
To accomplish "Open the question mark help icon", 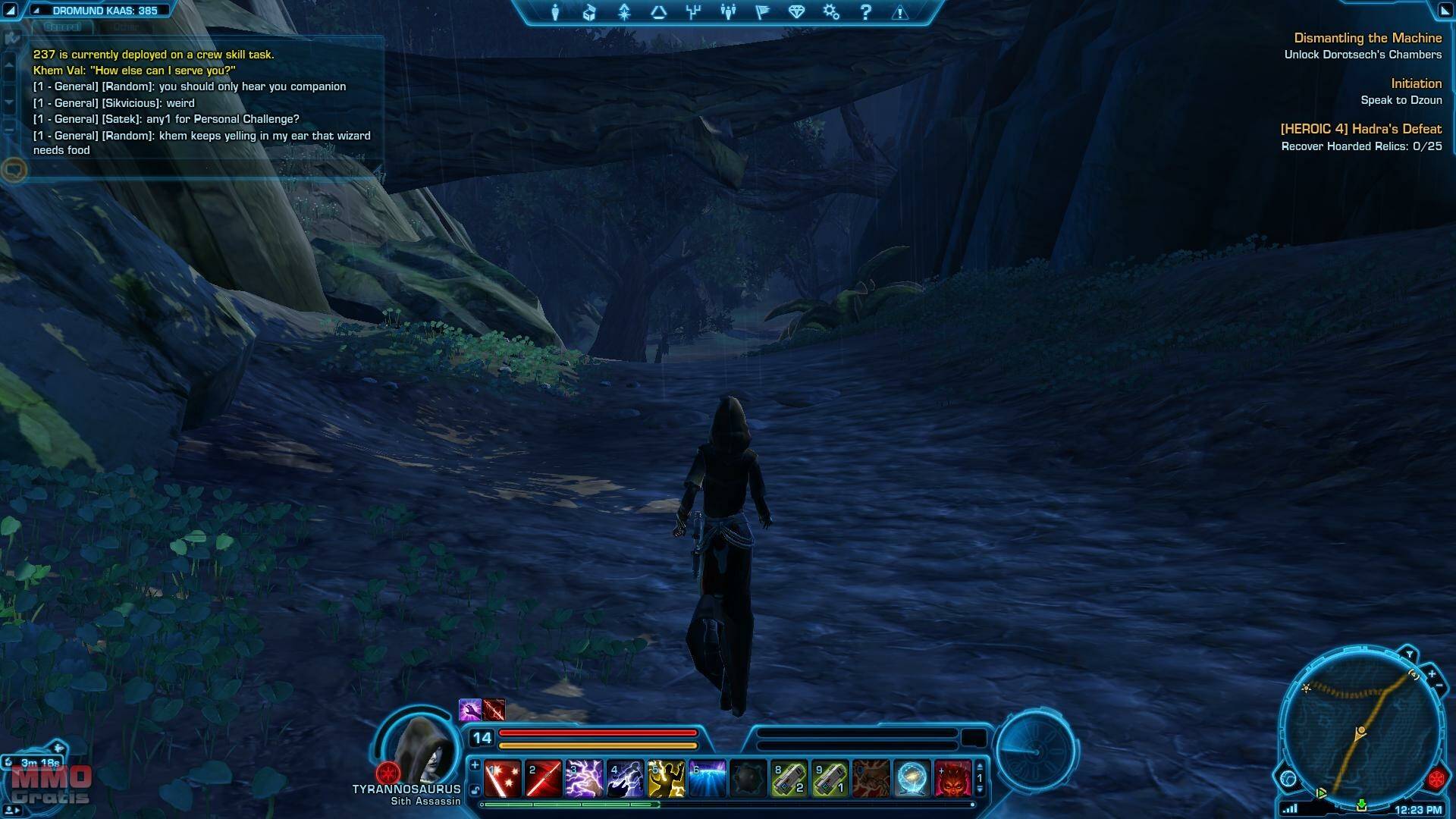I will pyautogui.click(x=865, y=12).
